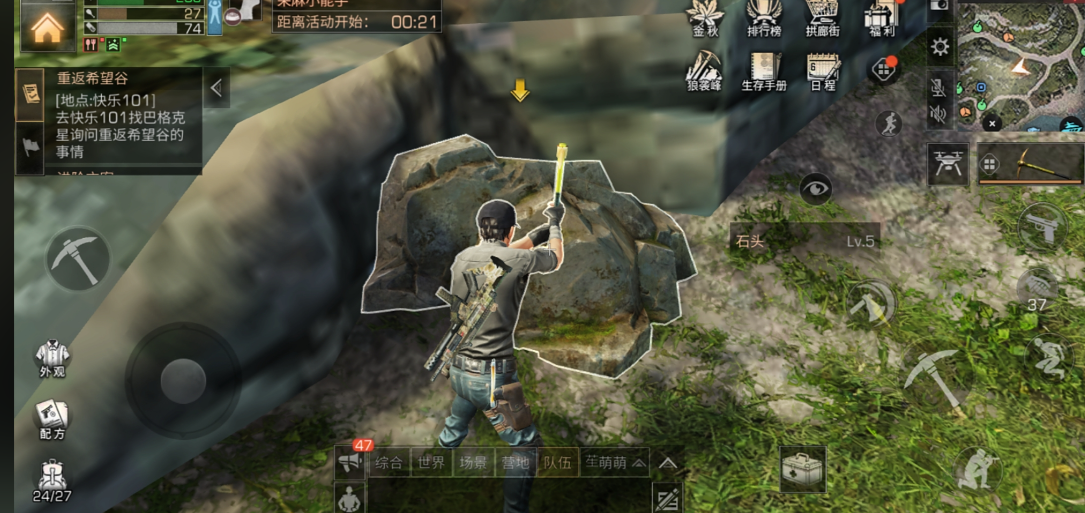The width and height of the screenshot is (1085, 513).
Task: Use the first aid kit slot
Action: (802, 468)
